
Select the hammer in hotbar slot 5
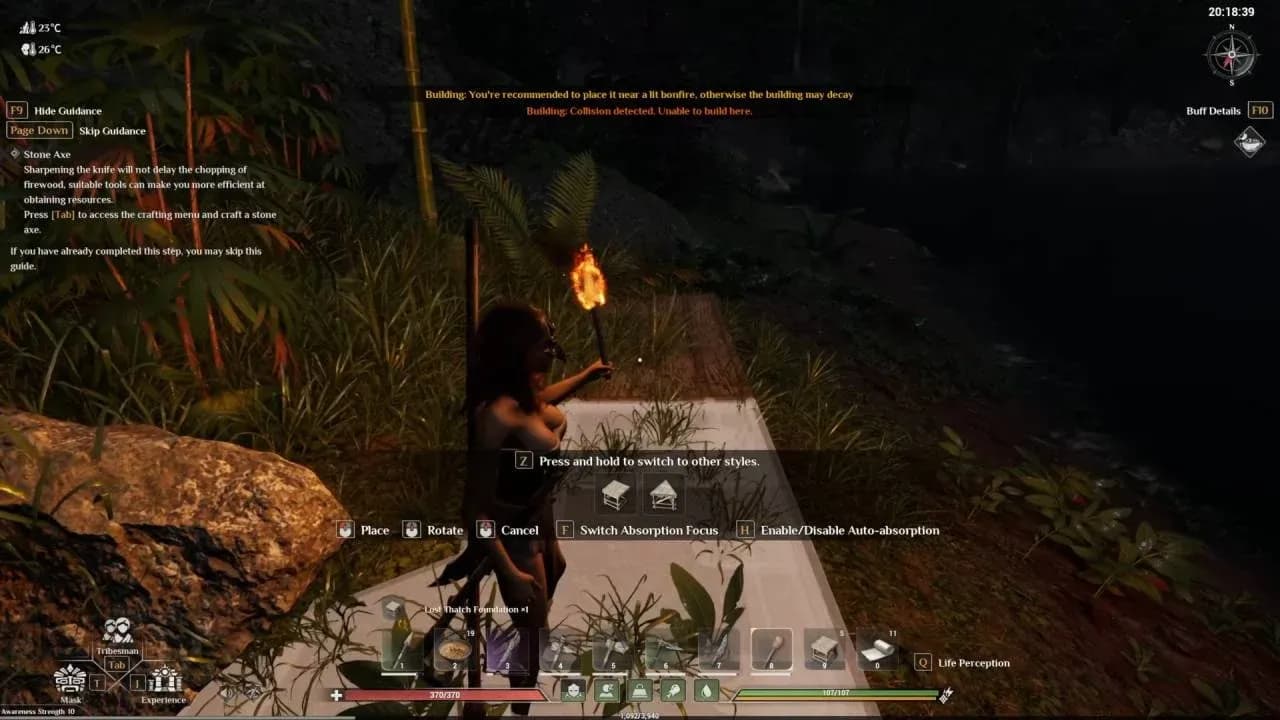(x=610, y=648)
